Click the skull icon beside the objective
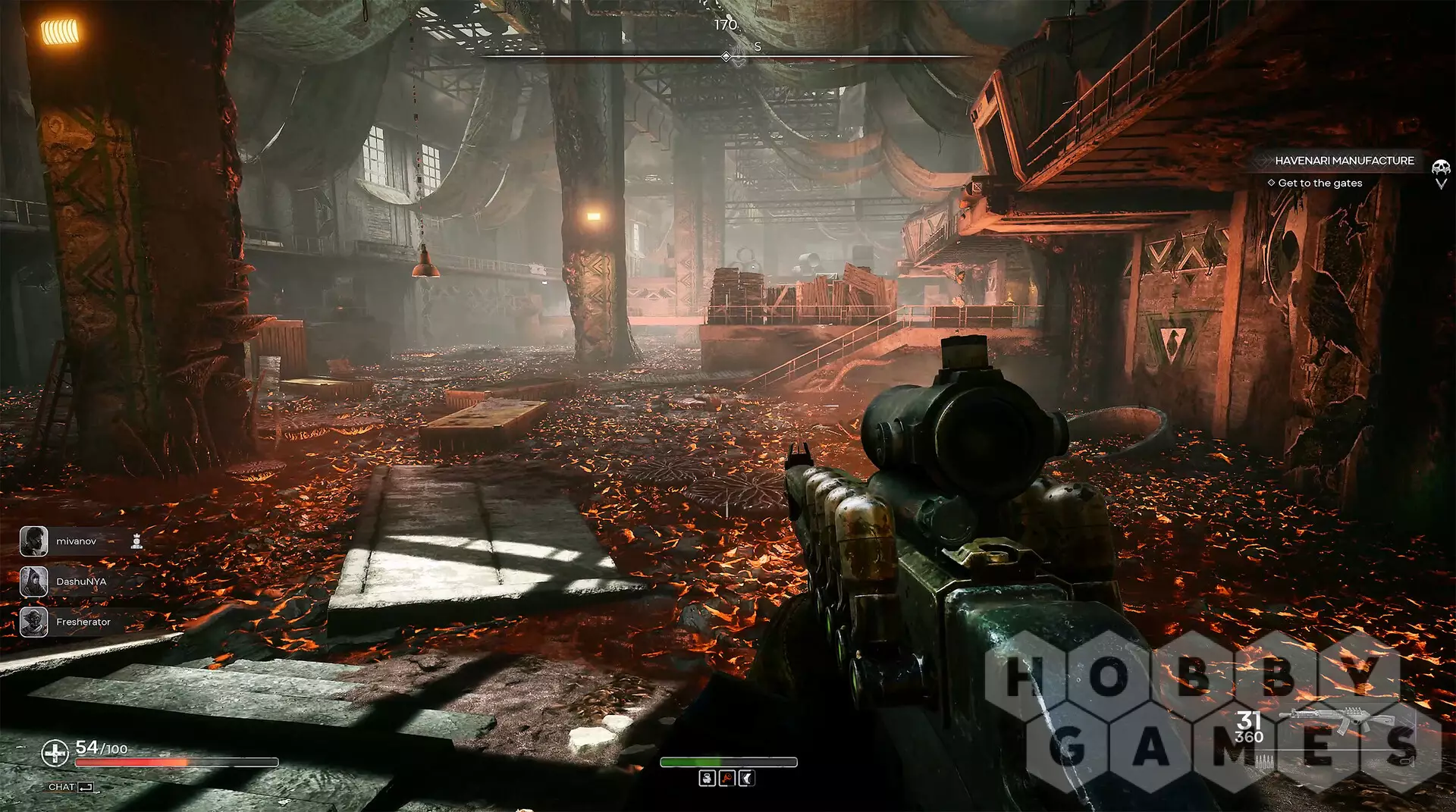 (1440, 168)
